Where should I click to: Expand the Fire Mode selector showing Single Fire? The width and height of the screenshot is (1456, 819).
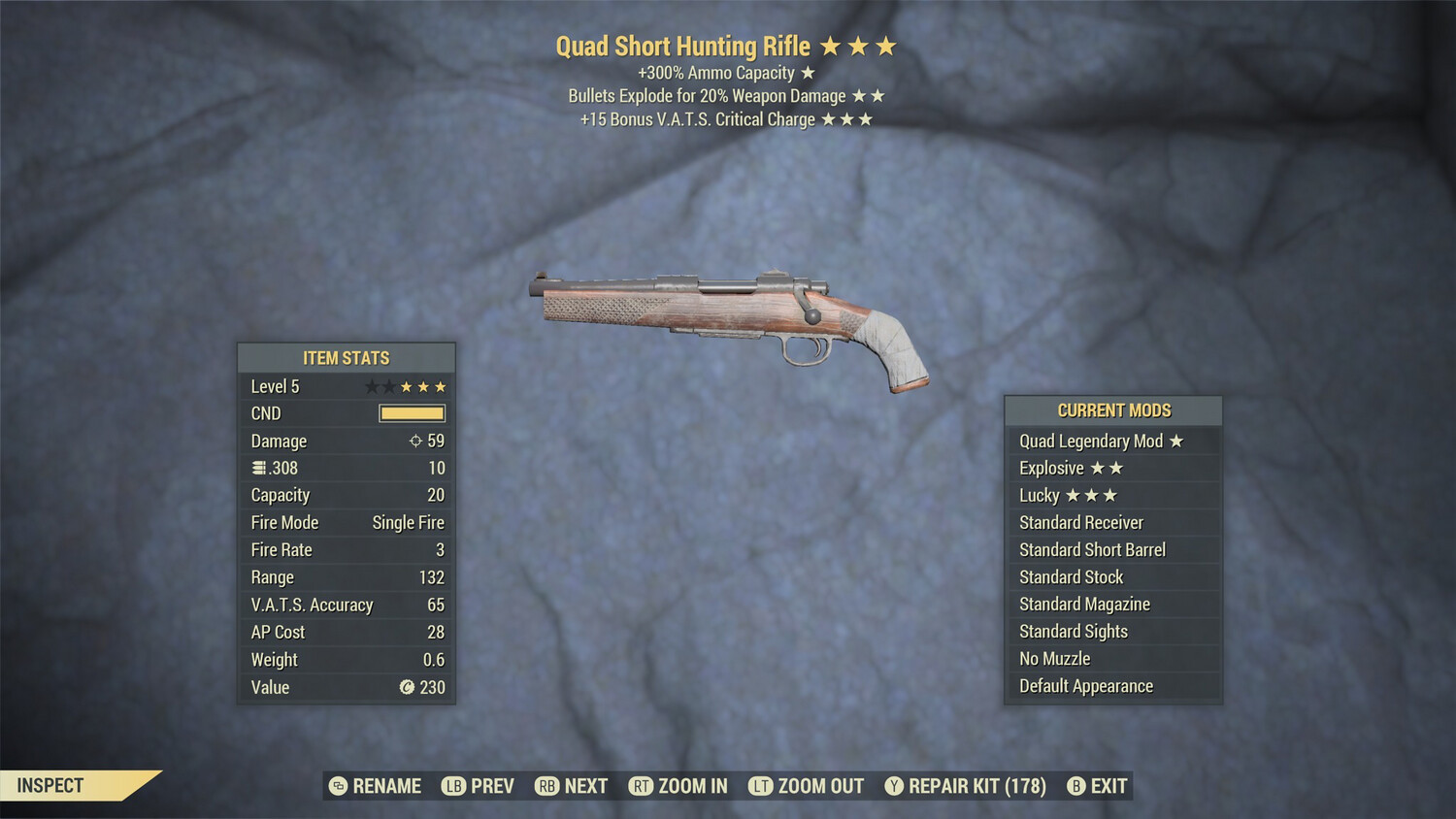(x=408, y=522)
